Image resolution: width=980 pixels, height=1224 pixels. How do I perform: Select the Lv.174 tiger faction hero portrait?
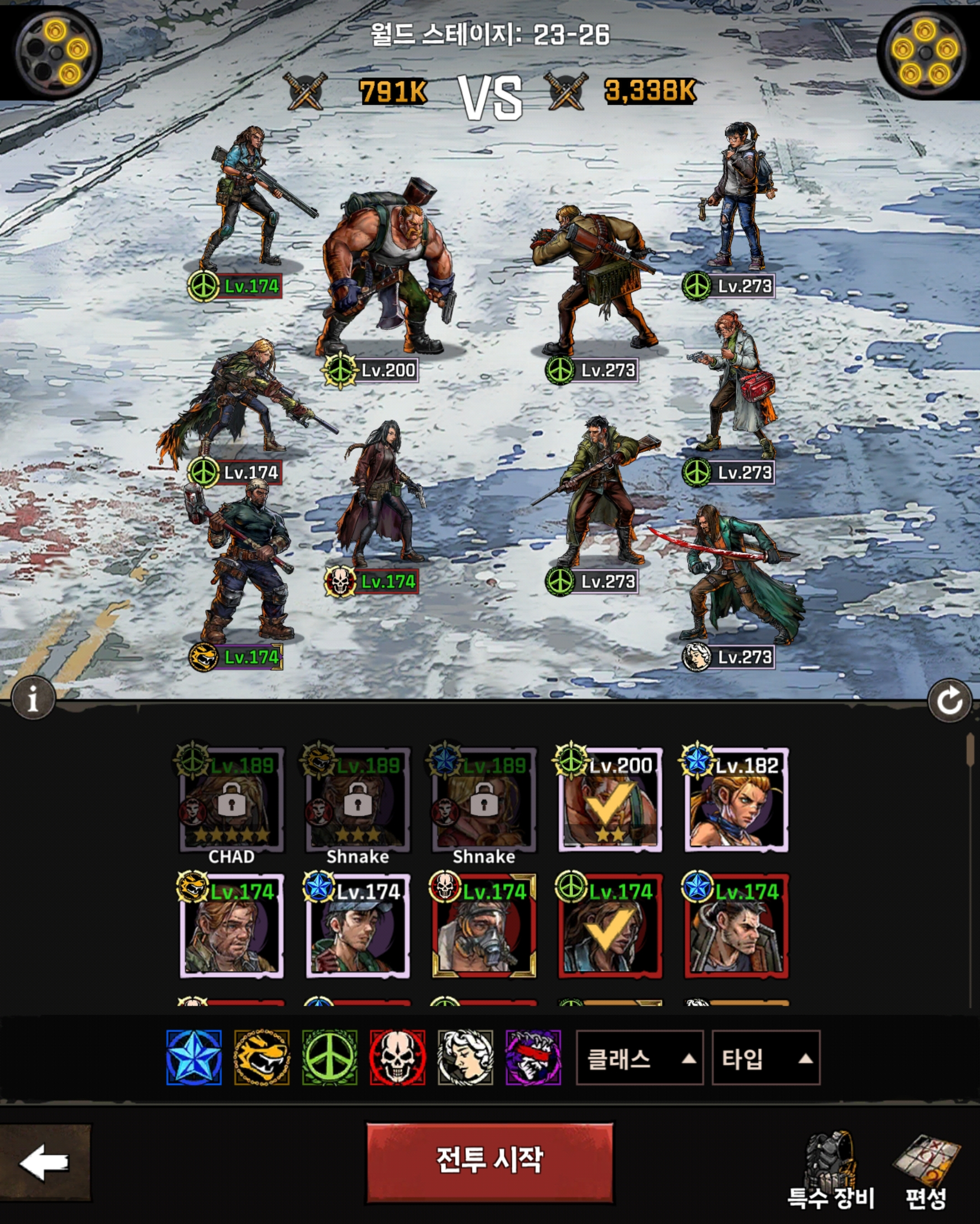coord(232,926)
